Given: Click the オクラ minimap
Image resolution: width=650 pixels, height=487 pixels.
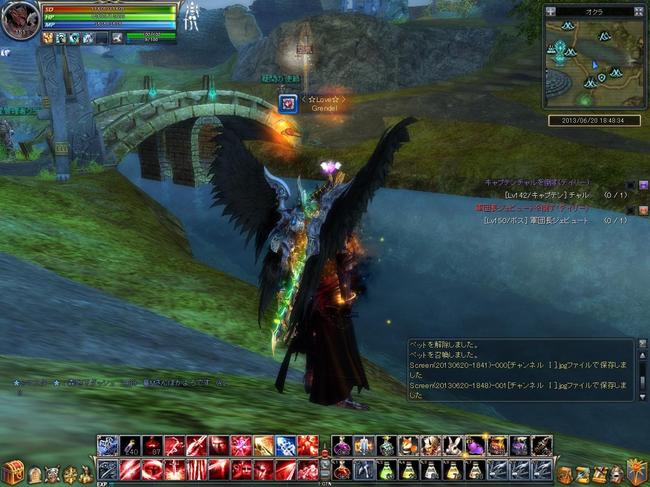Looking at the screenshot, I should click(x=594, y=64).
